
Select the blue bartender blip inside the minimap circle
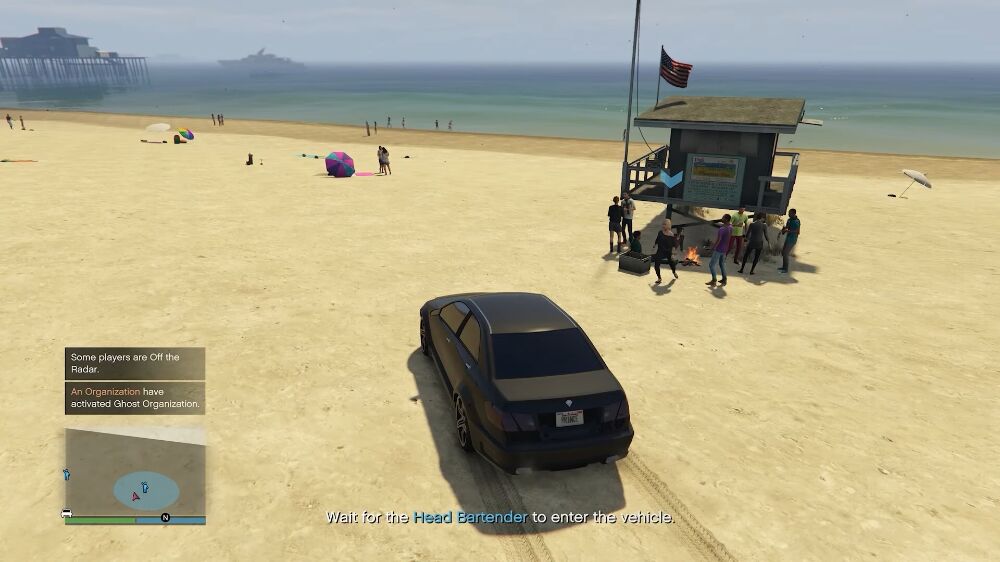(x=145, y=487)
